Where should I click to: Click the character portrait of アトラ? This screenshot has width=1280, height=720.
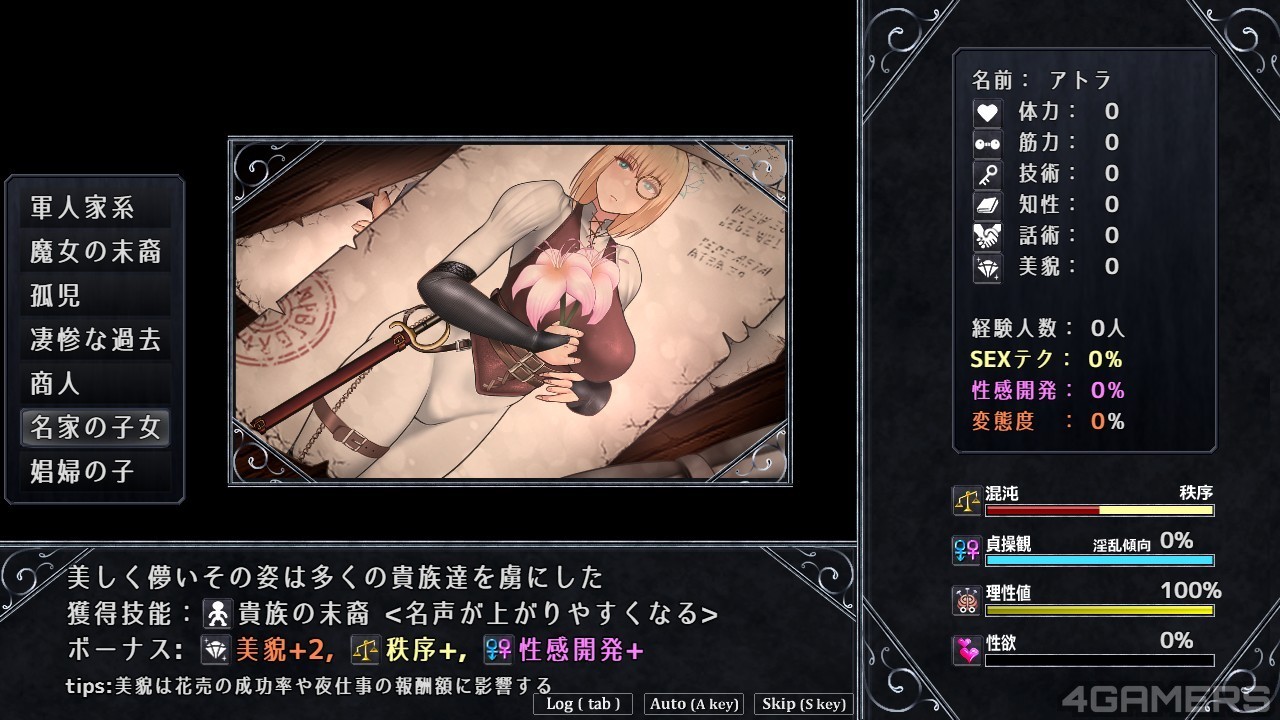tap(510, 310)
